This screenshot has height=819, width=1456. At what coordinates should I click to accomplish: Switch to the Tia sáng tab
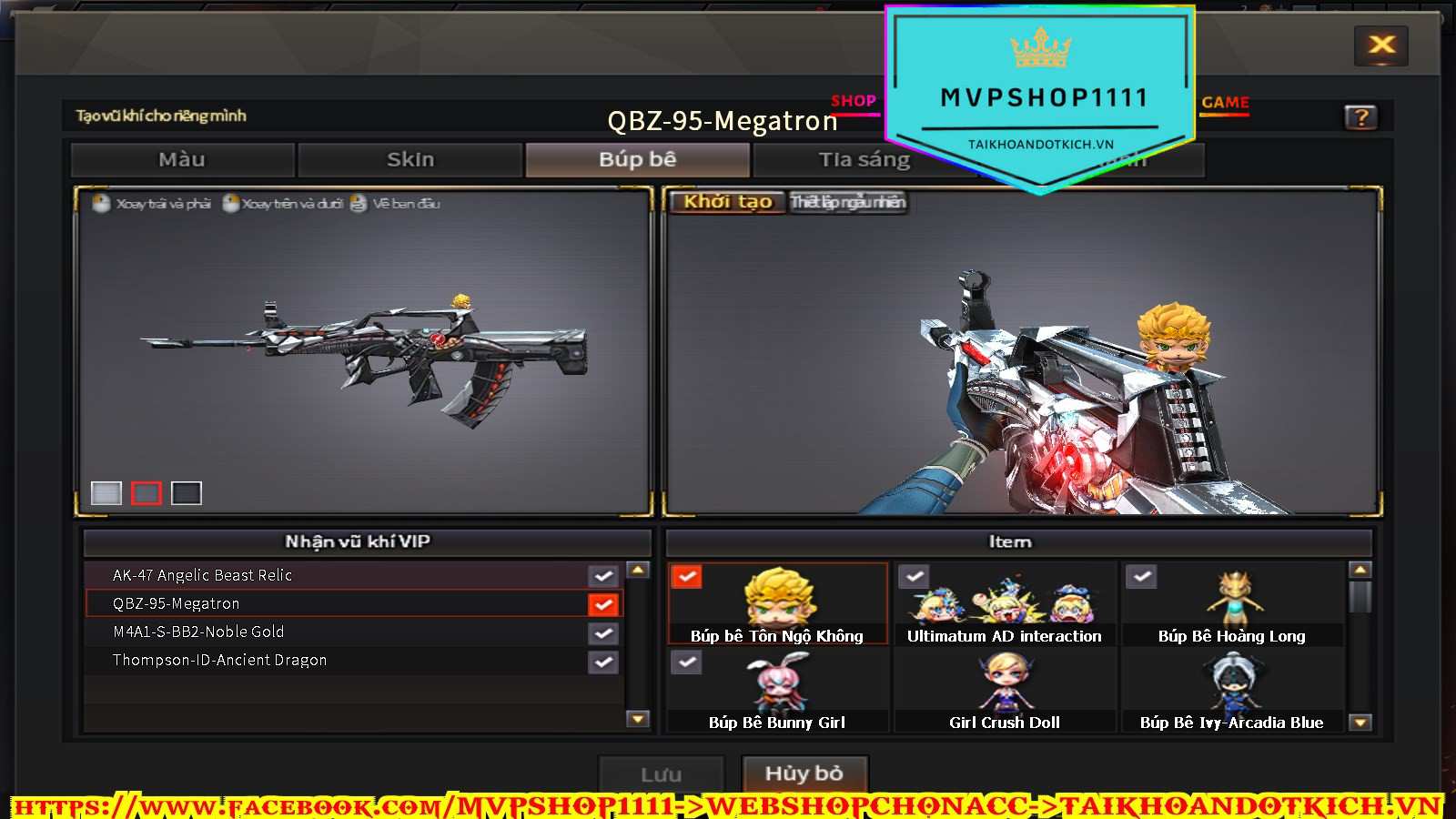tap(864, 160)
